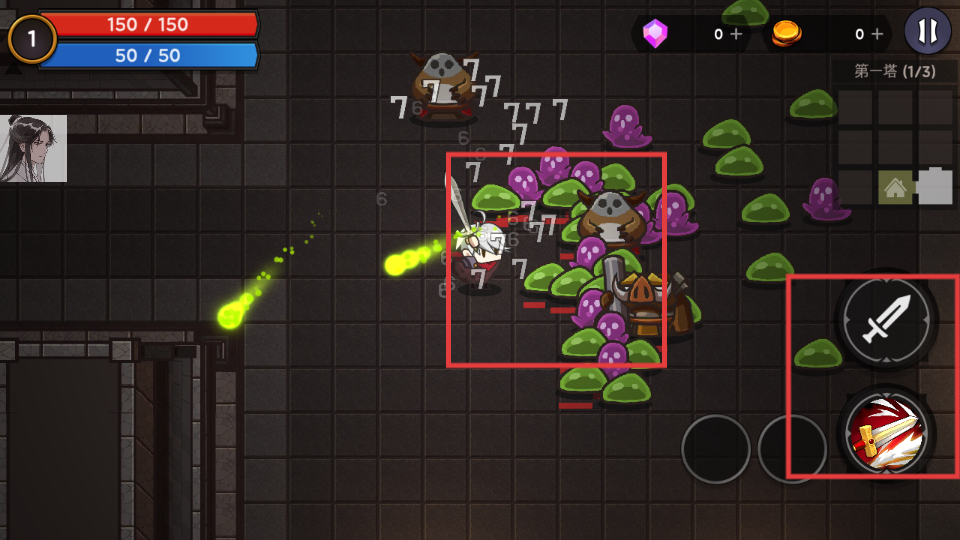Add more gold coins via the plus
The width and height of the screenshot is (960, 540).
(877, 34)
